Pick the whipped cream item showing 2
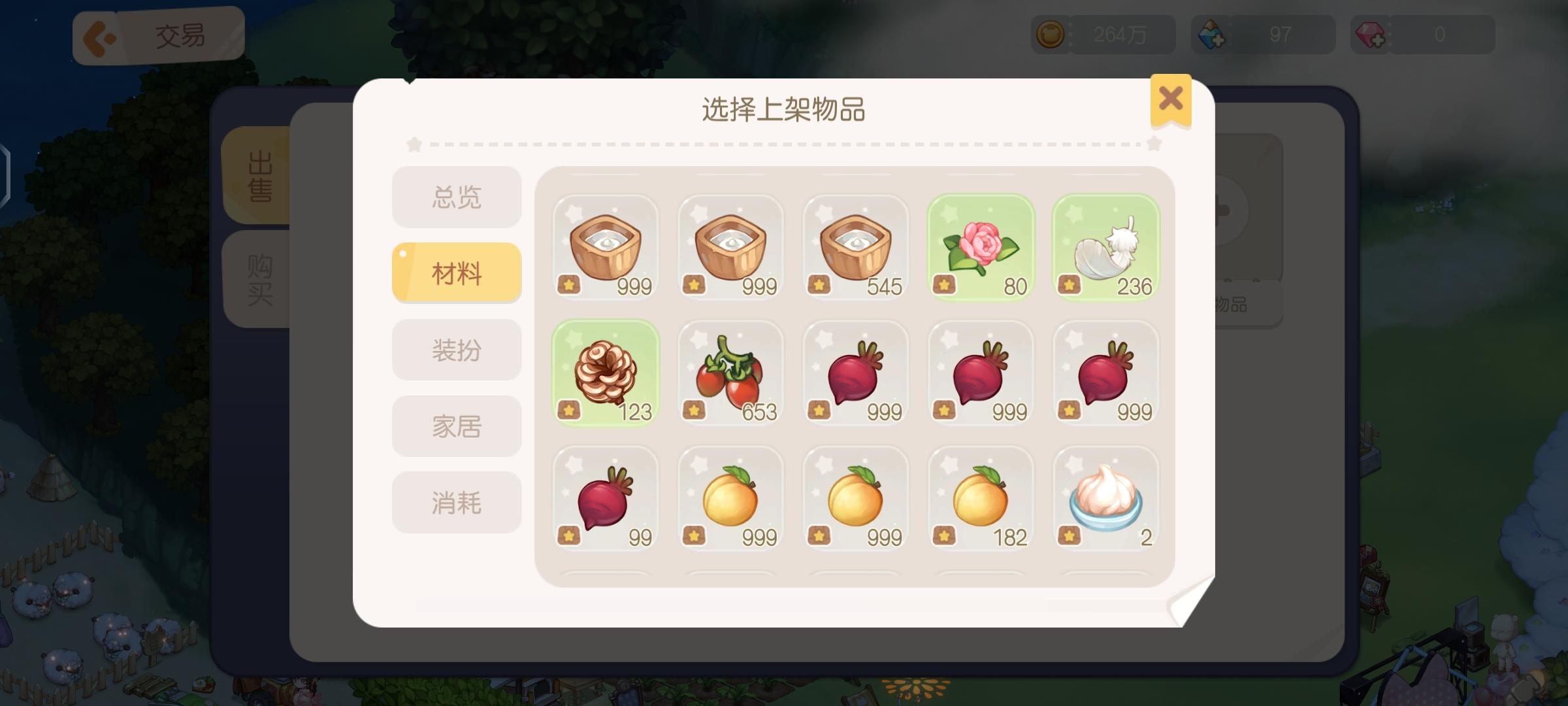The image size is (1568, 706). (x=1107, y=500)
